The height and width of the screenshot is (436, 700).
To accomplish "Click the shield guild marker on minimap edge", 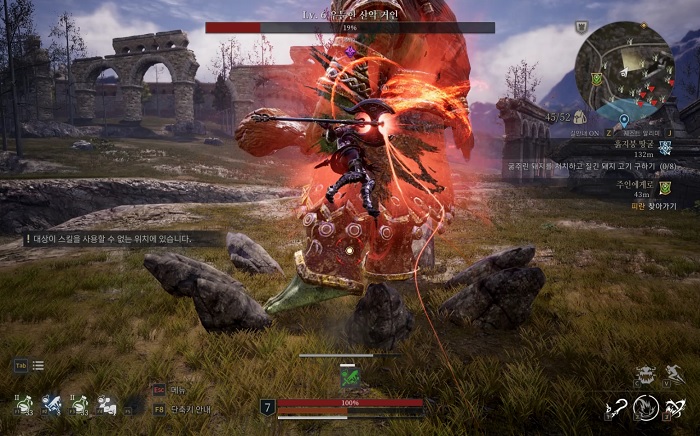I will (x=594, y=79).
